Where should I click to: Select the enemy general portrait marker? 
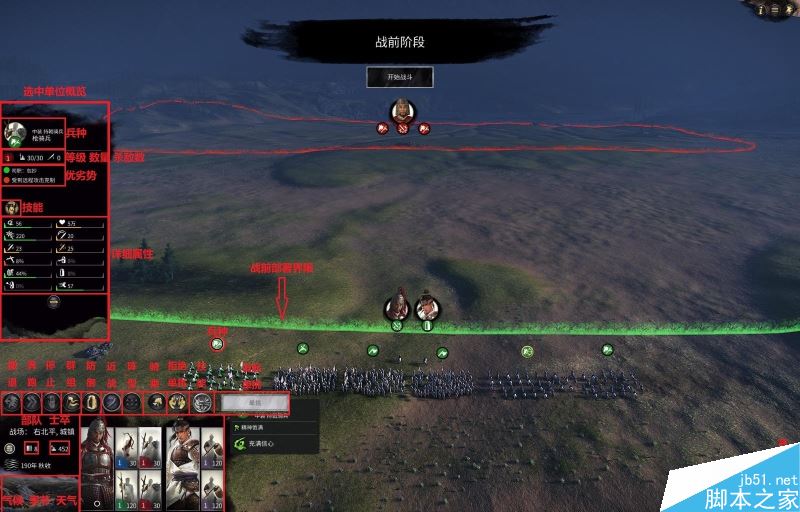click(x=402, y=110)
